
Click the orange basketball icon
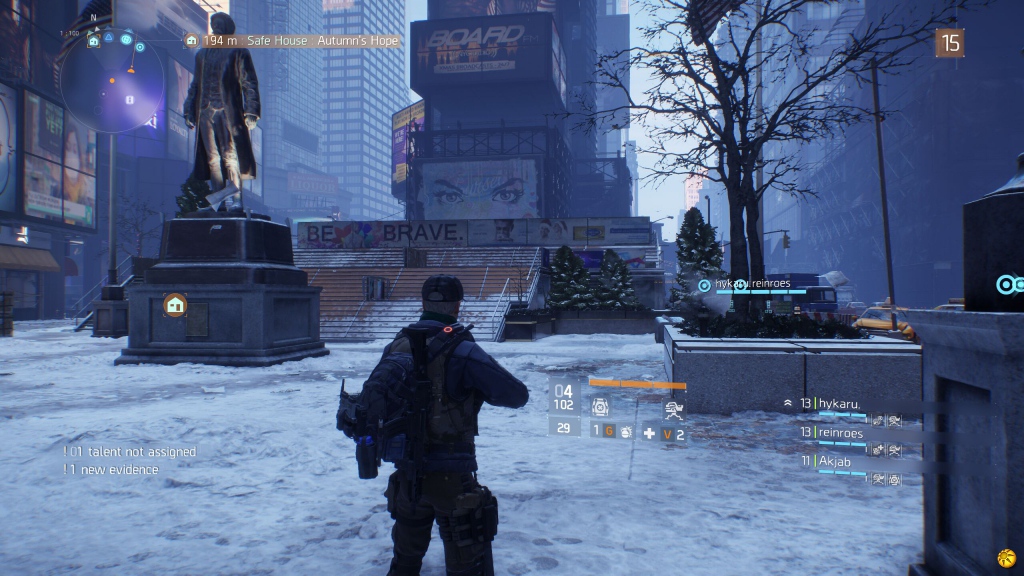[1006, 556]
